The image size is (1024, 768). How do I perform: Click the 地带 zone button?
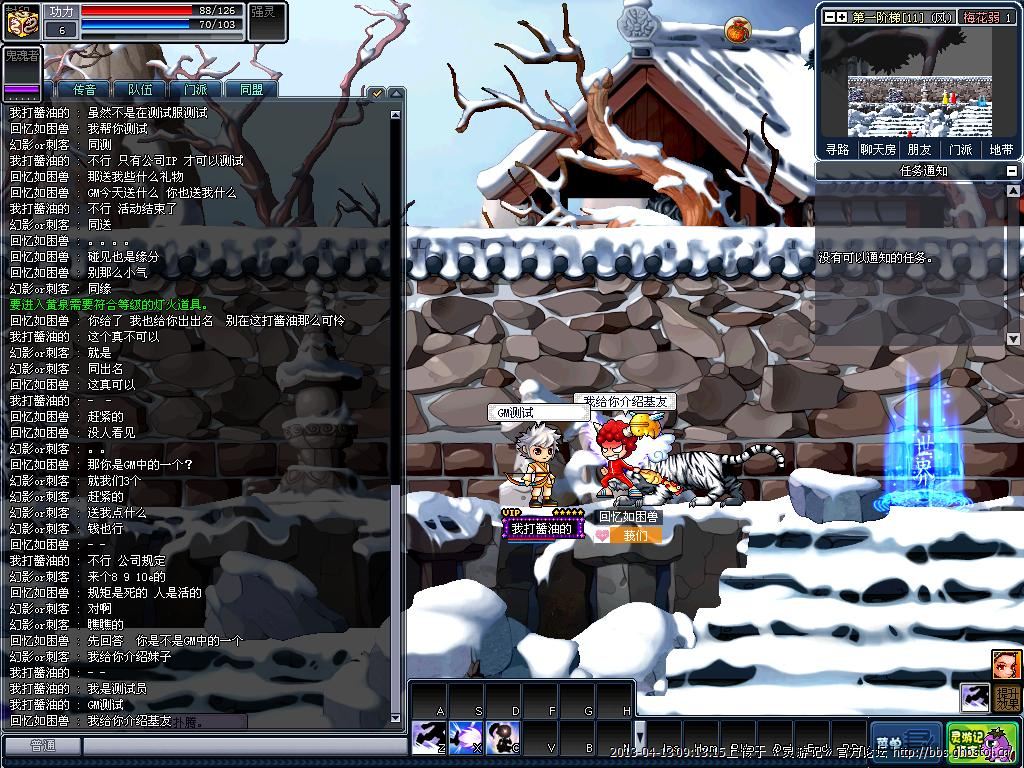[x=1000, y=150]
